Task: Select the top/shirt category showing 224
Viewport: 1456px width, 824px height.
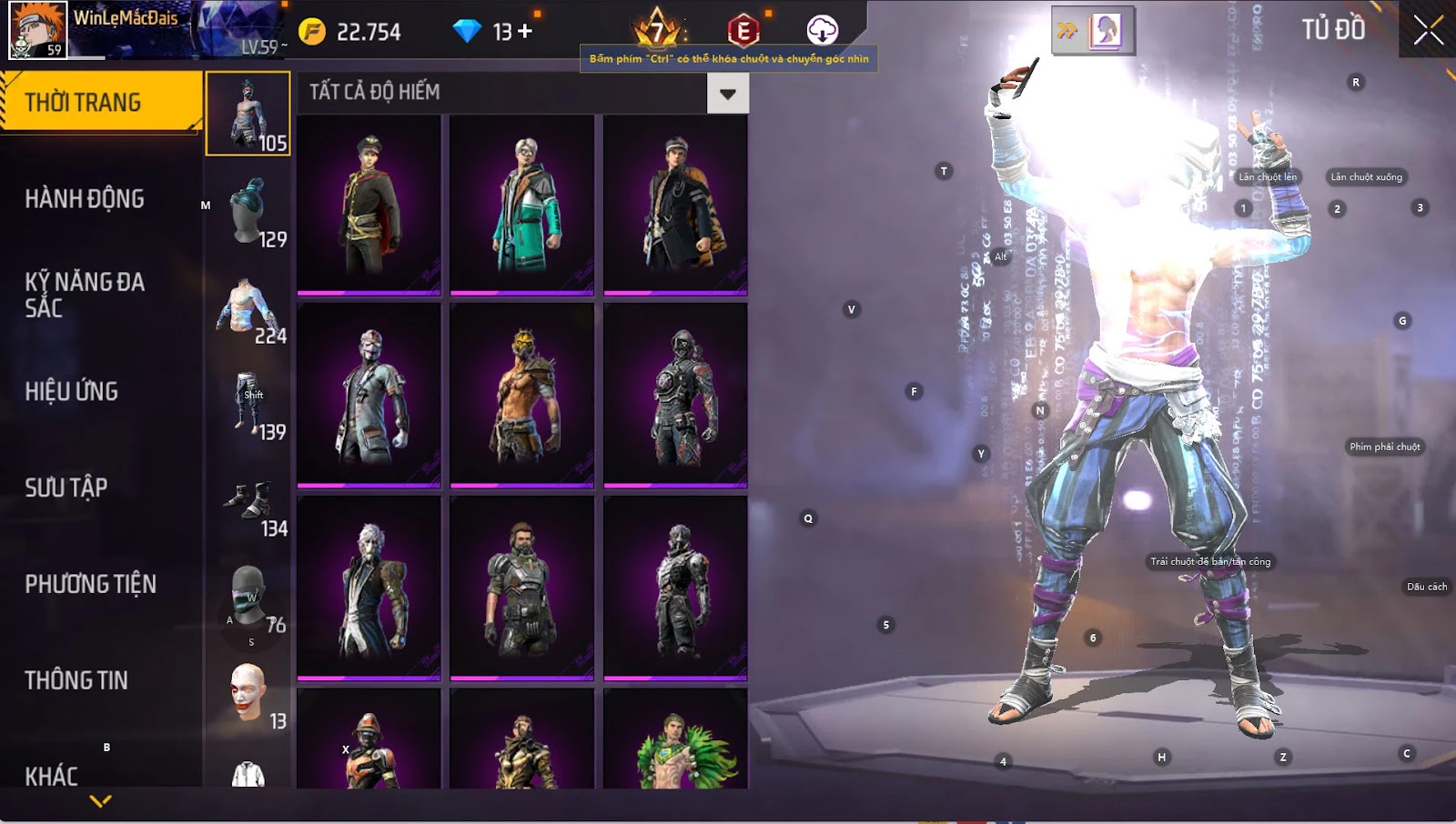Action: pyautogui.click(x=248, y=309)
